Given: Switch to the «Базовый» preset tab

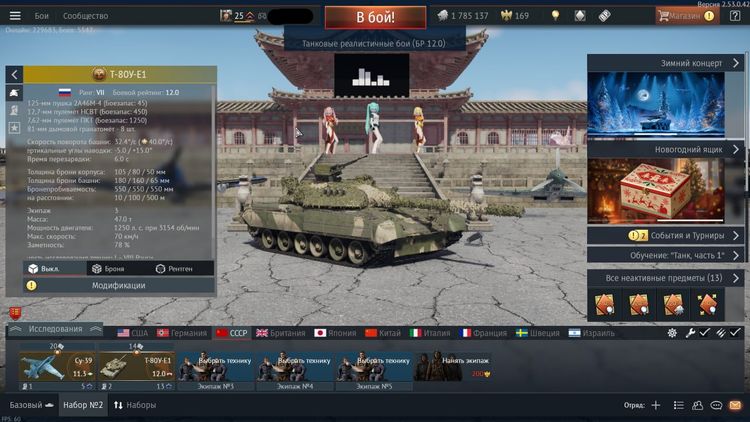Looking at the screenshot, I should (x=28, y=405).
